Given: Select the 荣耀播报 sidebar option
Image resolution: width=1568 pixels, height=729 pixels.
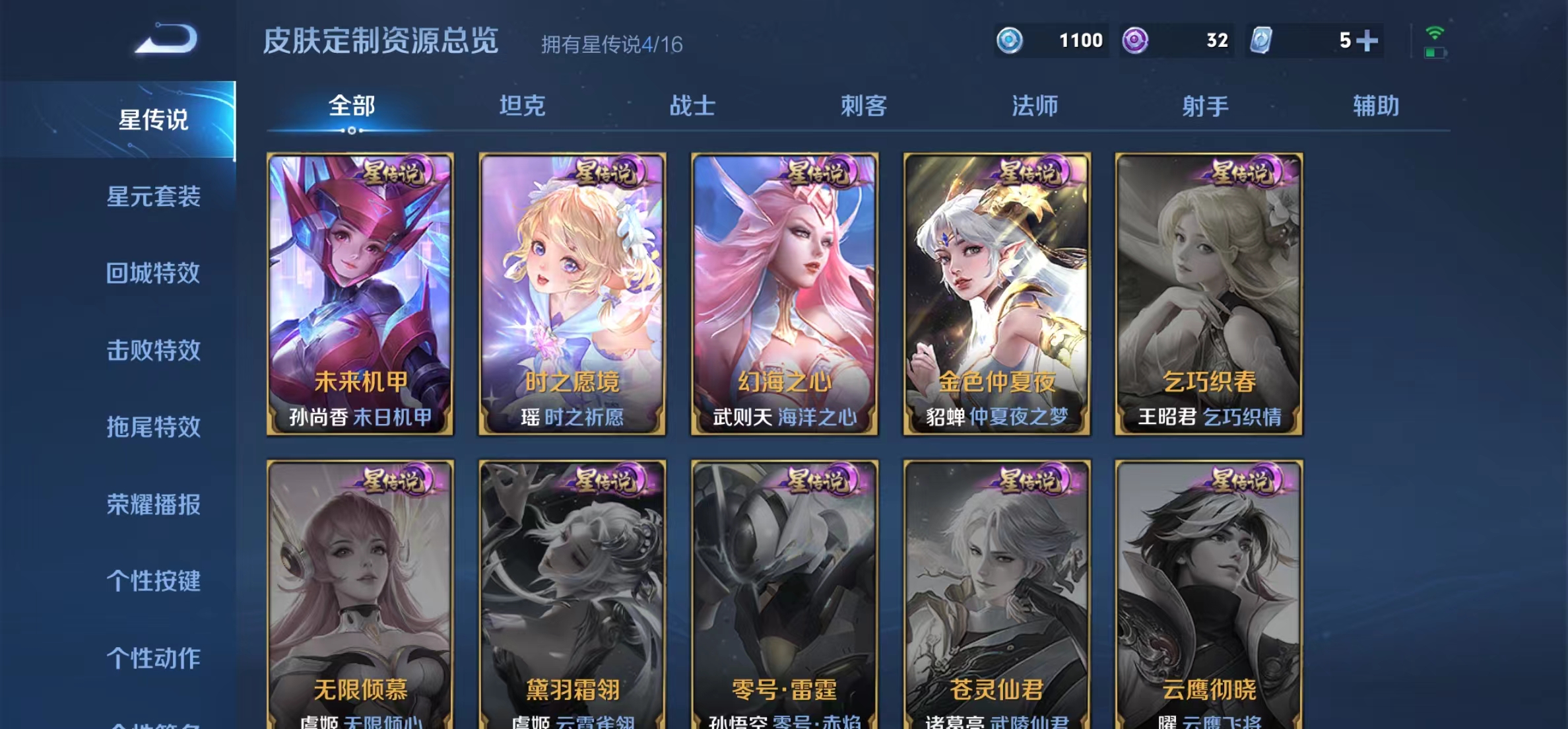Looking at the screenshot, I should 154,506.
